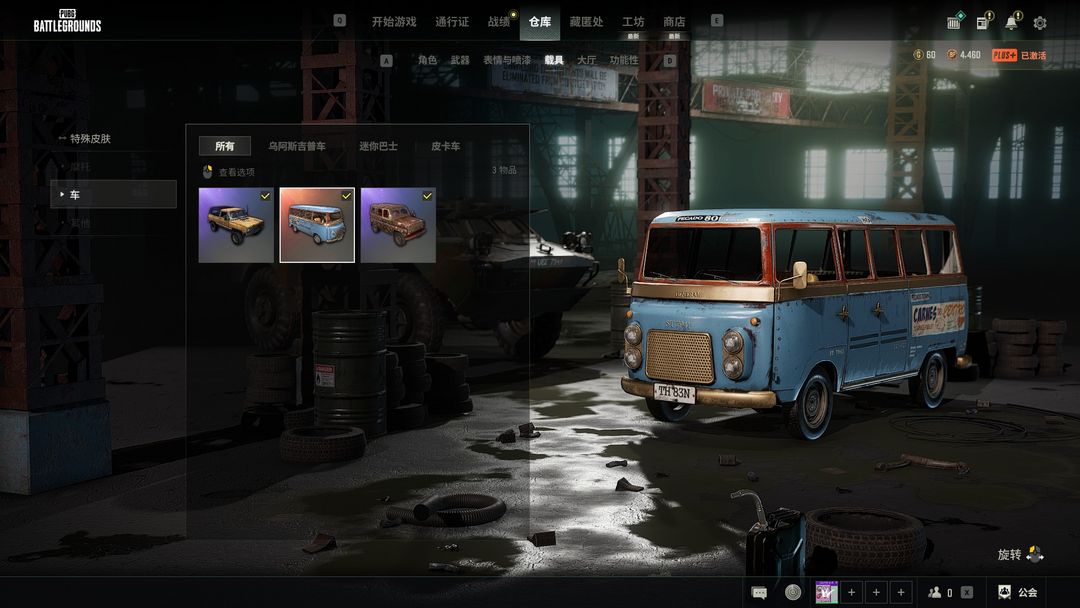1080x608 pixels.
Task: Filter vehicles by 皮卡车
Action: pos(446,146)
